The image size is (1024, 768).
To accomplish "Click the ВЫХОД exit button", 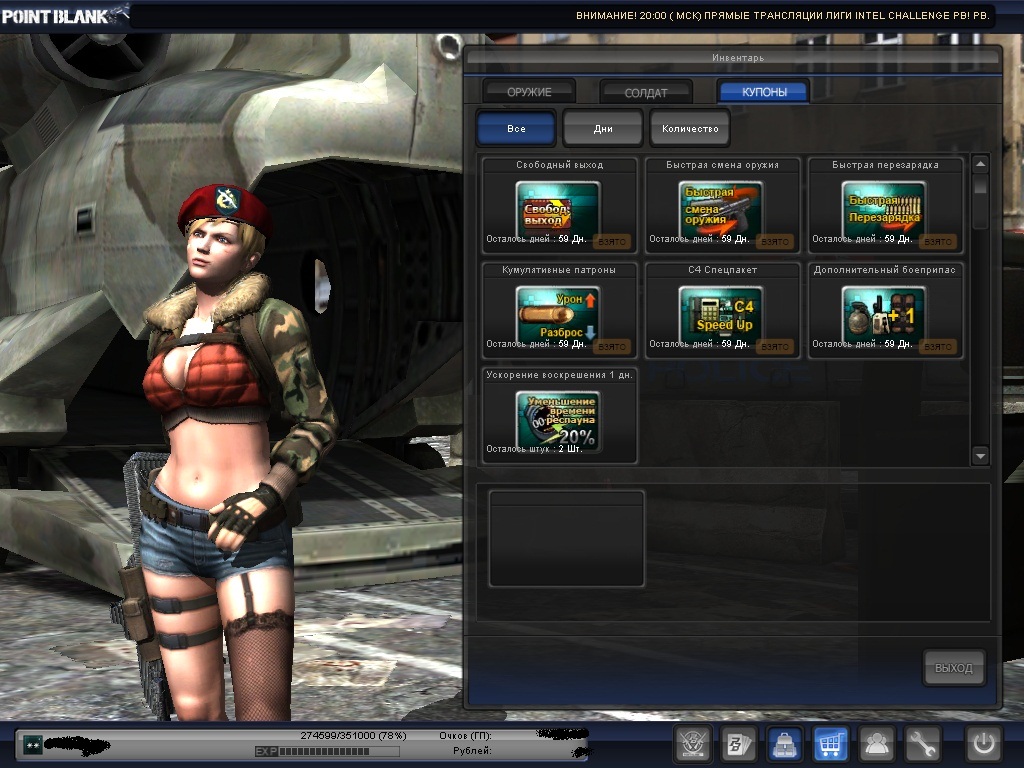I will click(x=953, y=668).
